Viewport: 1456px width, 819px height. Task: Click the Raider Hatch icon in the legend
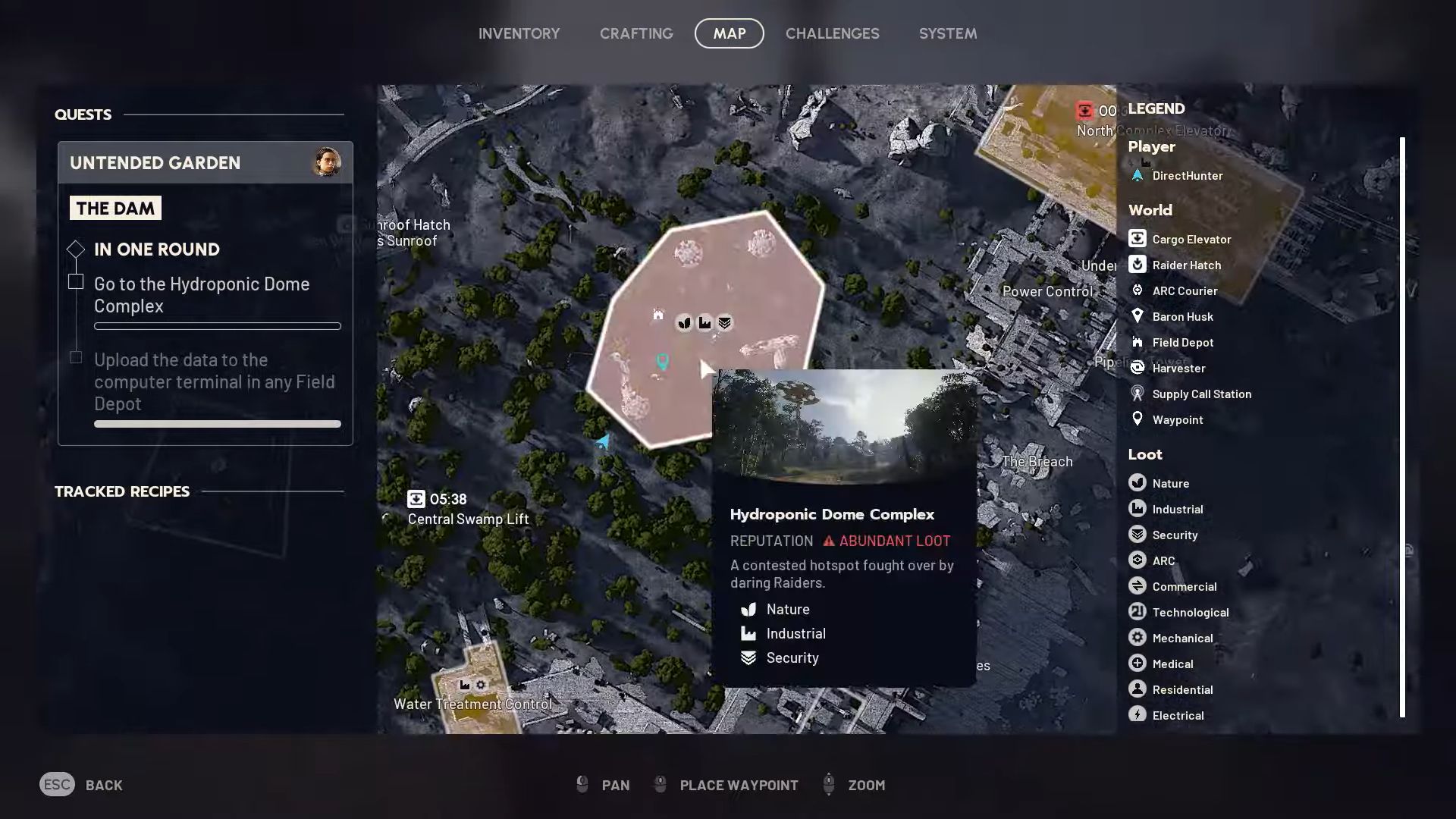click(1137, 265)
